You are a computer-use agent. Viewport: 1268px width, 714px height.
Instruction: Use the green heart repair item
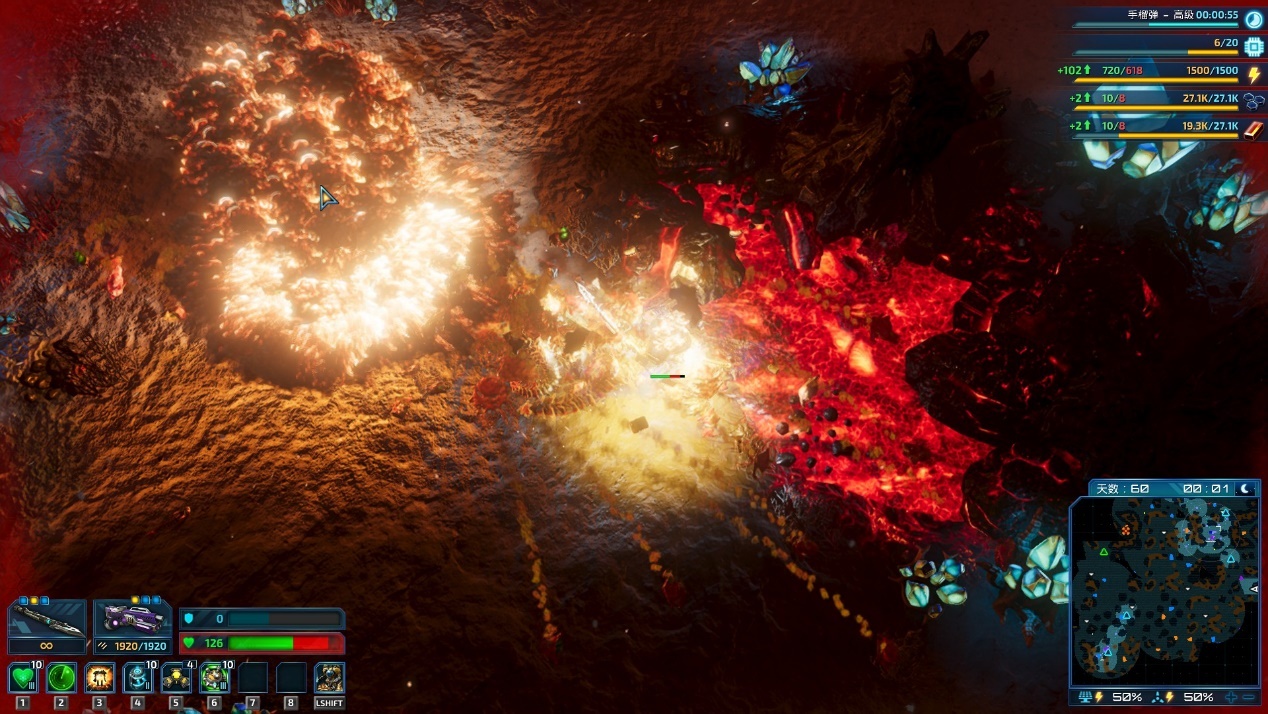tap(23, 678)
